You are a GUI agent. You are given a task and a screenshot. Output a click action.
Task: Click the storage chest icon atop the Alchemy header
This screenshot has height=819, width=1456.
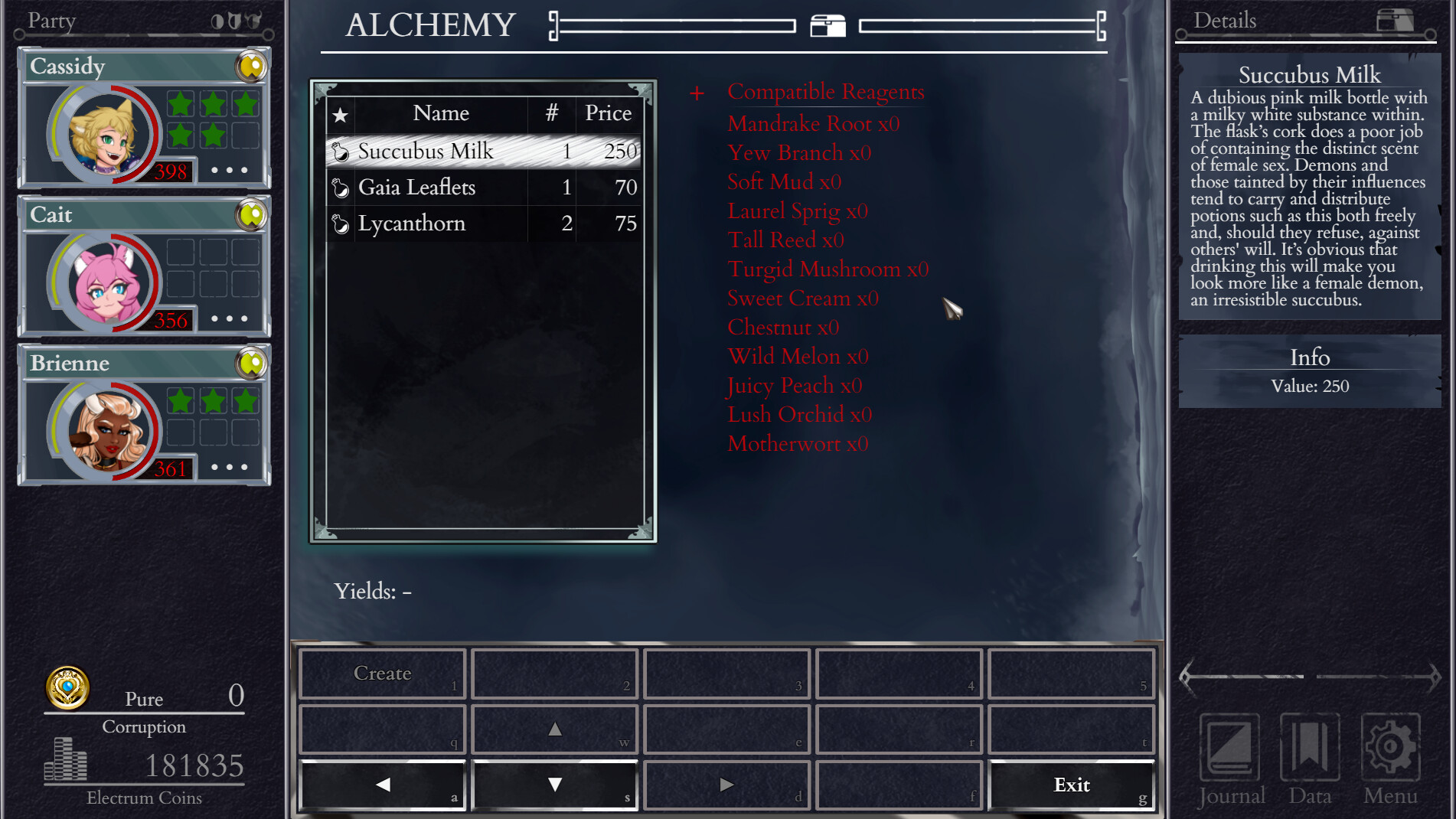click(829, 25)
